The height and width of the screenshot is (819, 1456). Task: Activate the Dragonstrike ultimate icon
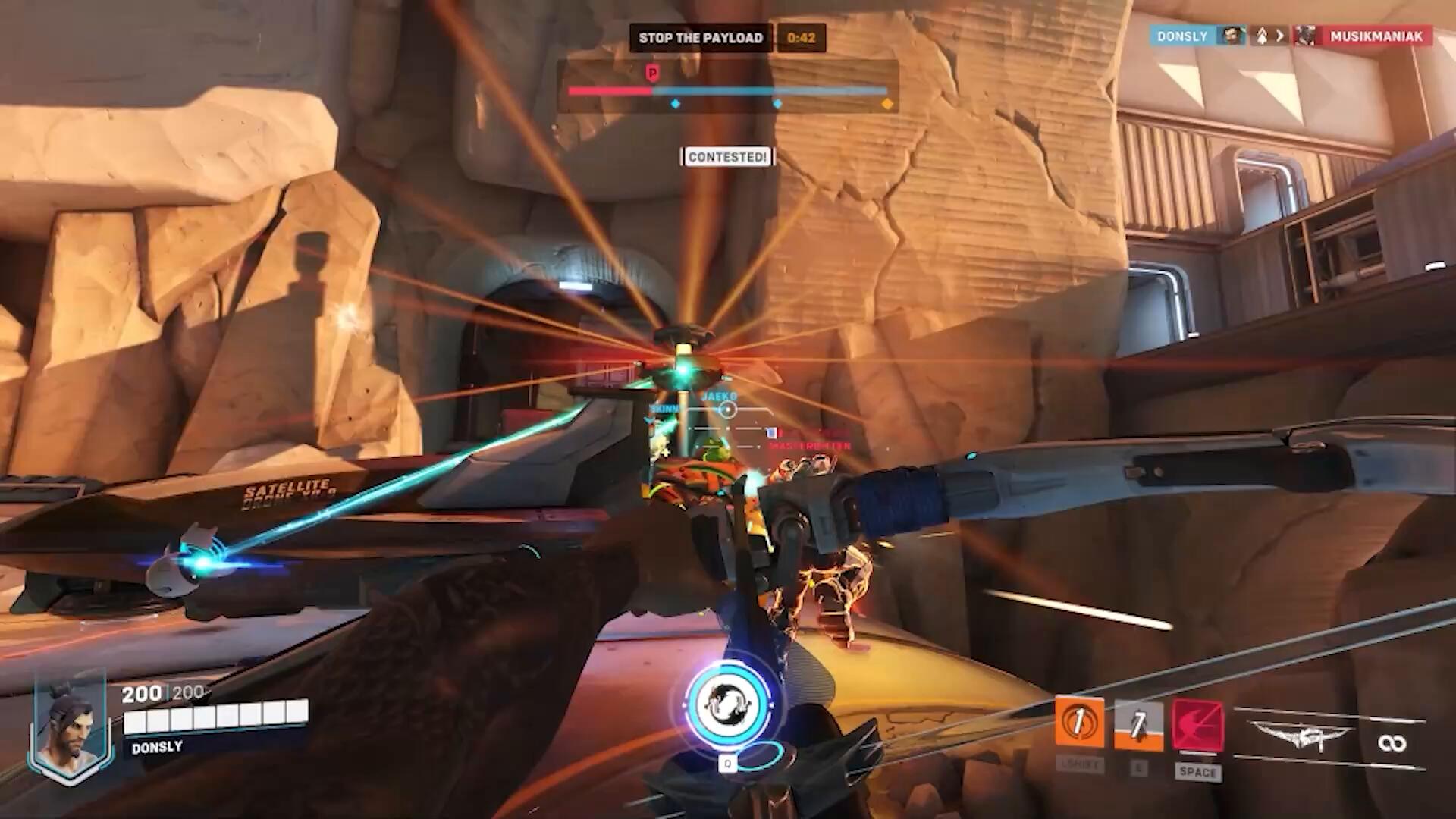tap(728, 705)
